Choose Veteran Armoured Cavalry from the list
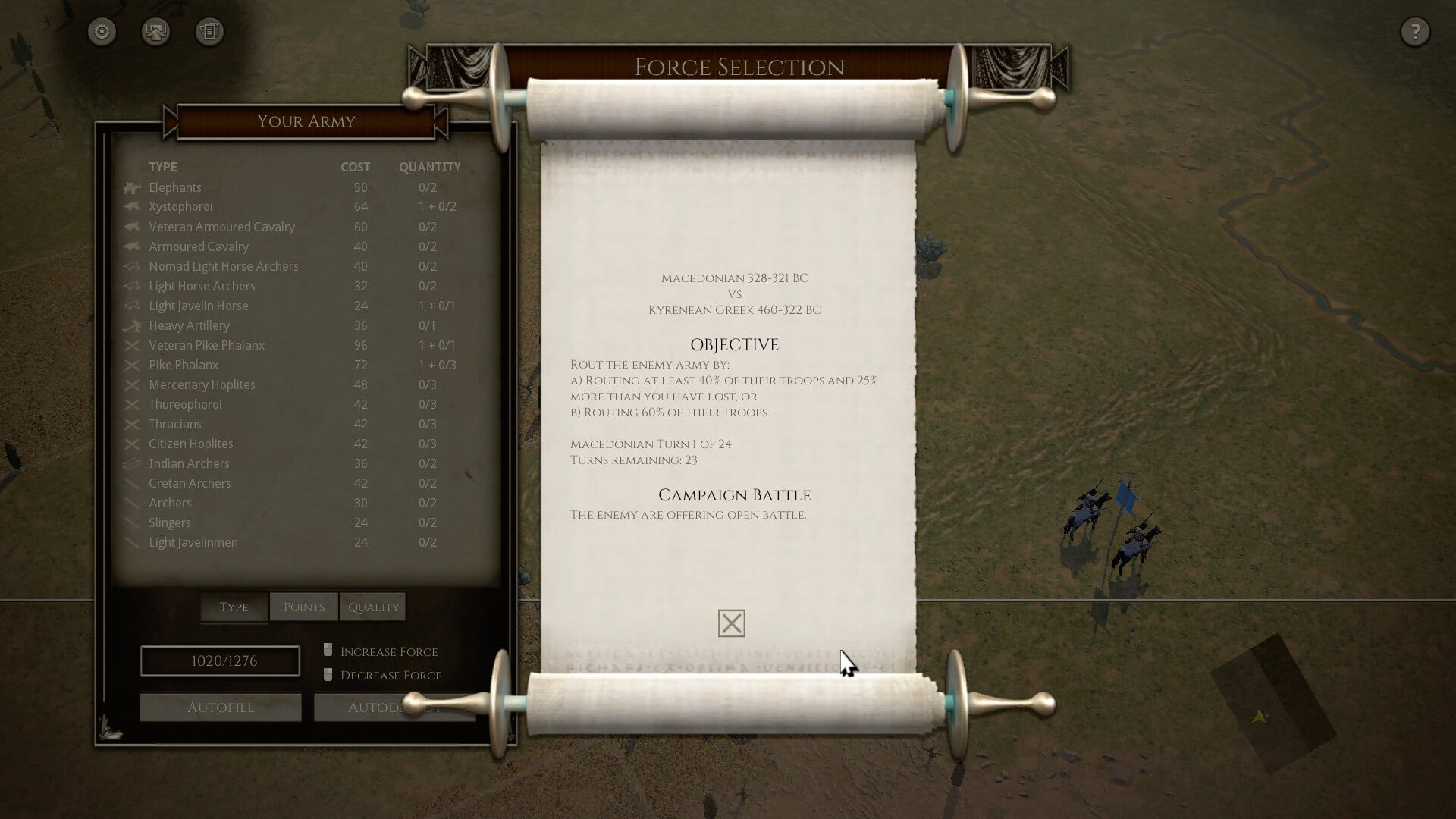1456x819 pixels. click(x=221, y=227)
